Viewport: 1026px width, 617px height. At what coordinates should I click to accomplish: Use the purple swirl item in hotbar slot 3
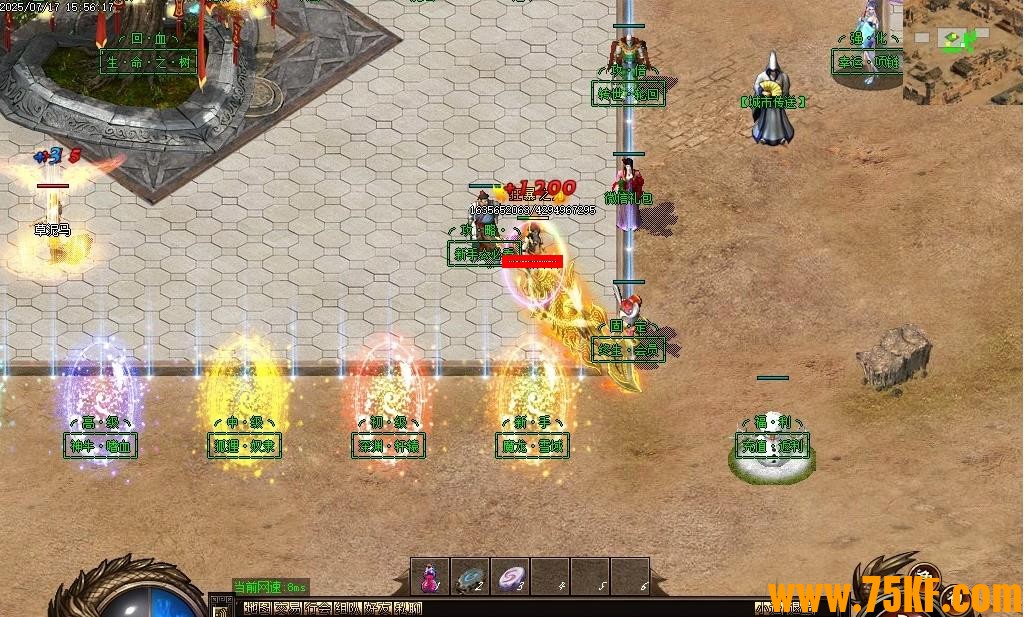coord(510,577)
